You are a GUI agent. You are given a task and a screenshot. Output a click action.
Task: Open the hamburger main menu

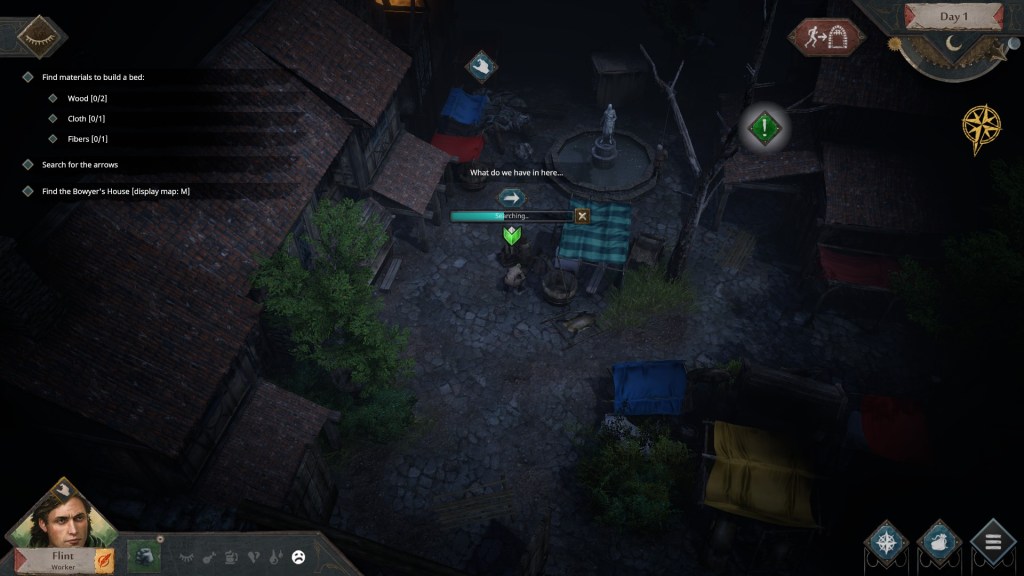click(x=992, y=545)
